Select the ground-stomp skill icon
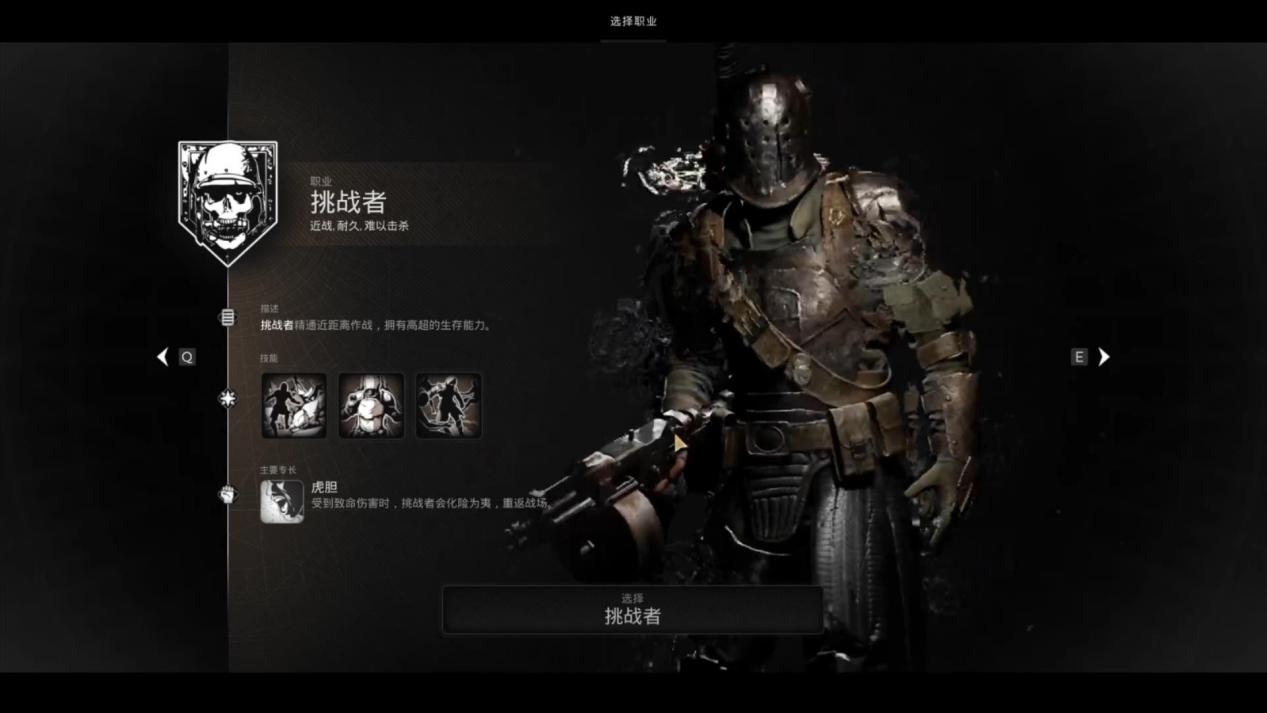The width and height of the screenshot is (1267, 713). tap(294, 406)
